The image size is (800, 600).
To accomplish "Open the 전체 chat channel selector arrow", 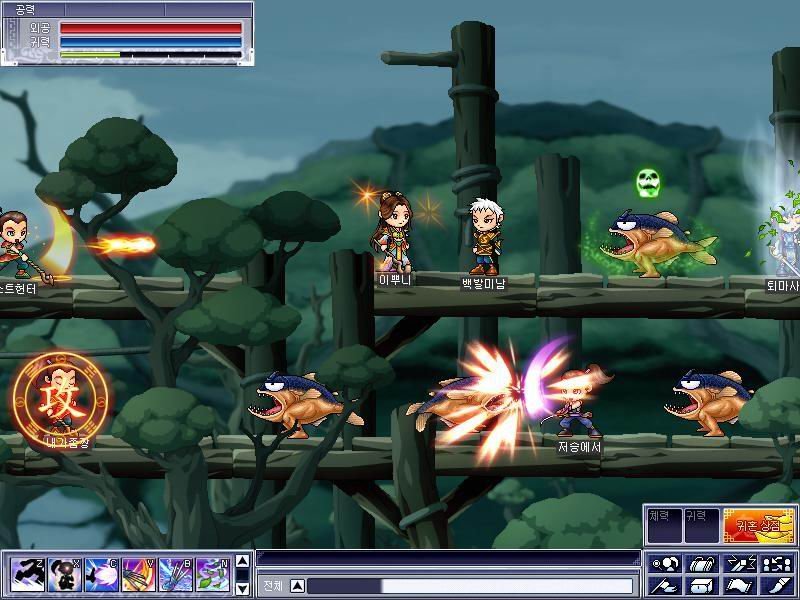I will click(298, 586).
